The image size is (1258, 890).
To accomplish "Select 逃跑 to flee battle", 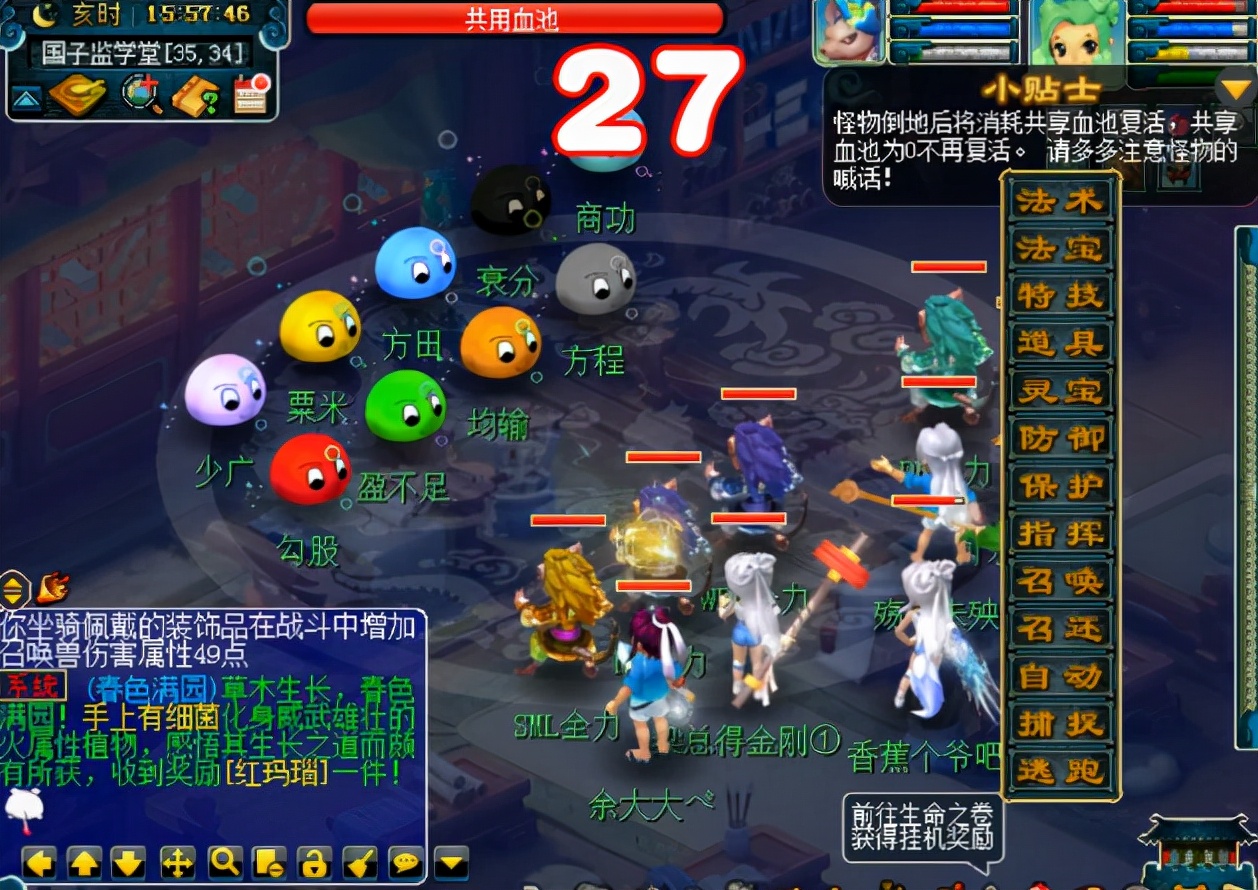I will 1059,771.
